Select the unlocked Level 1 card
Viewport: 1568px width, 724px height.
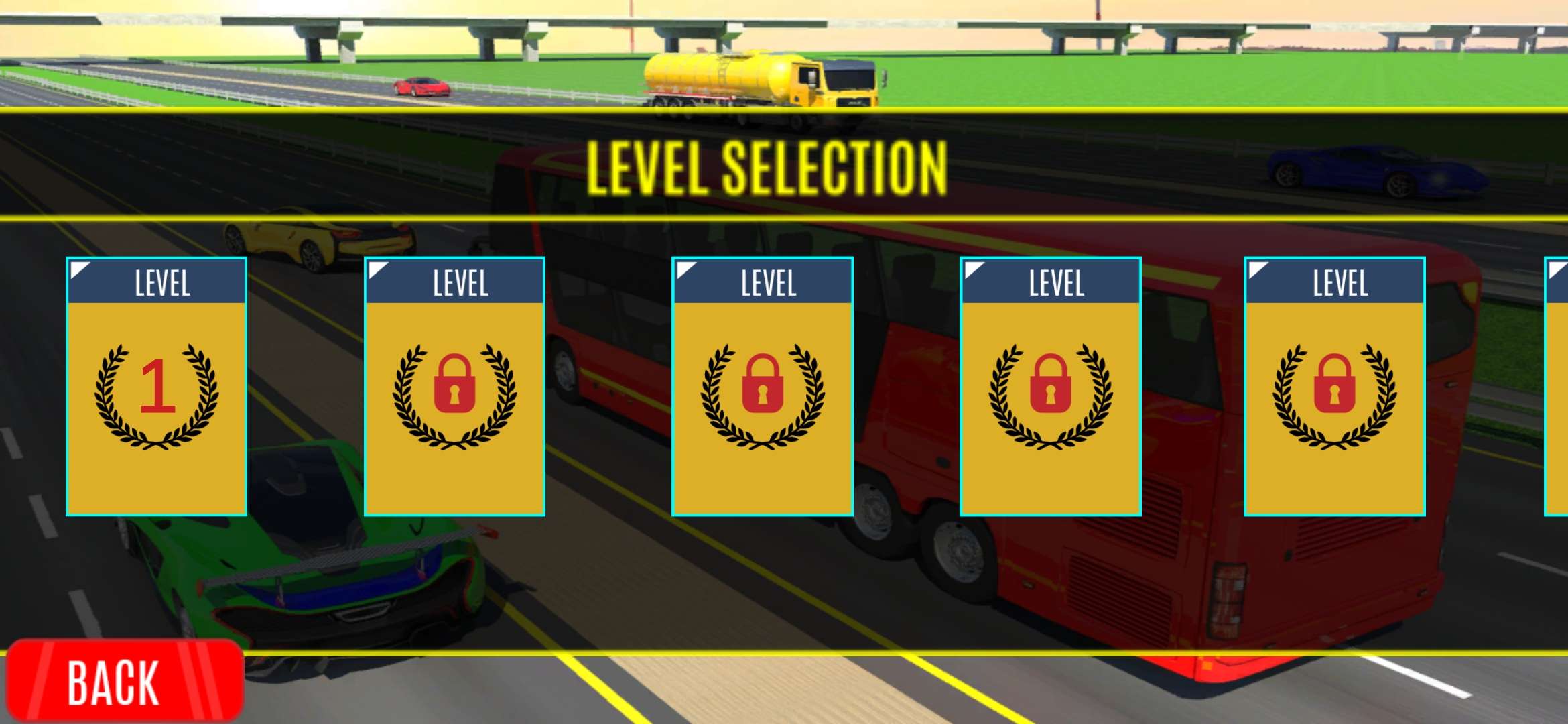click(x=157, y=386)
